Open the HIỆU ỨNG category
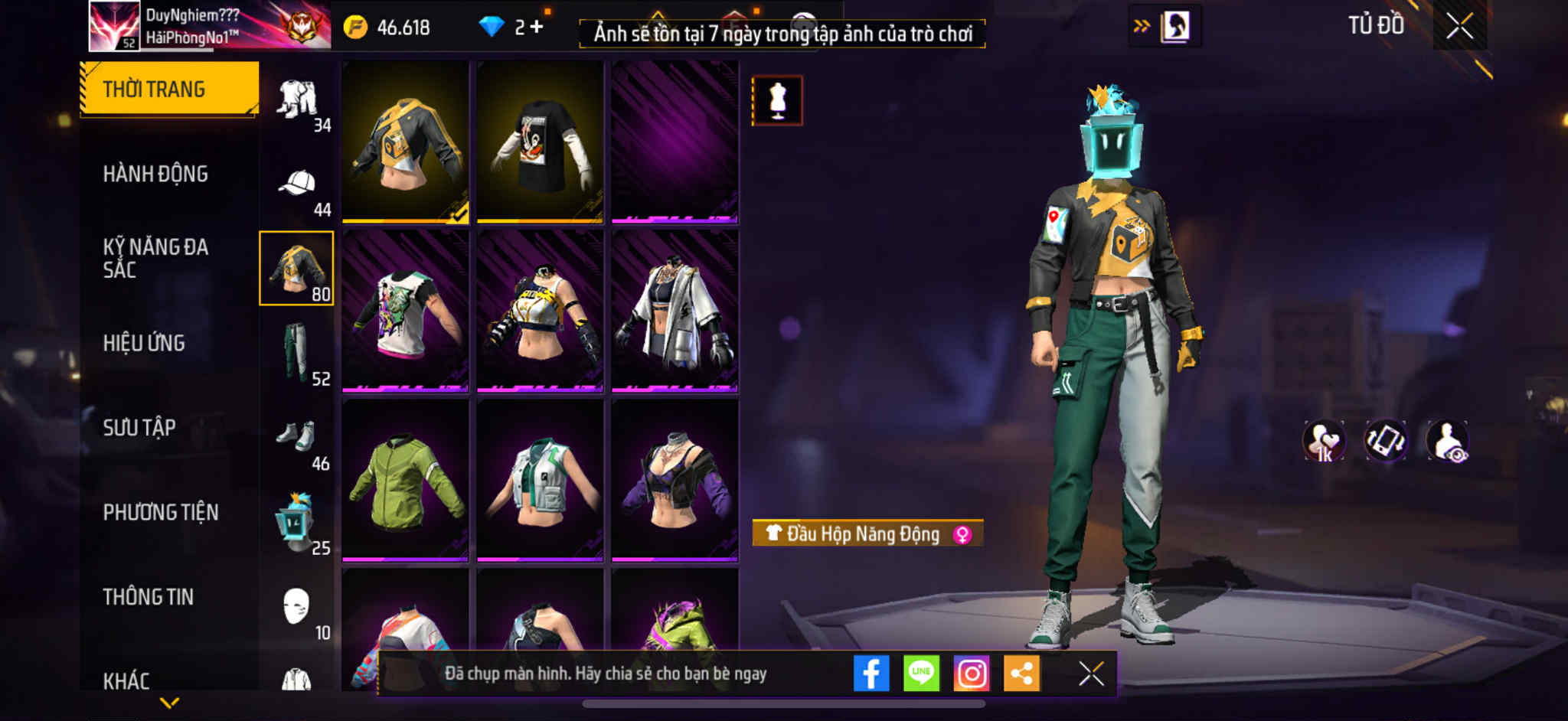This screenshot has width=1568, height=721. [x=144, y=343]
